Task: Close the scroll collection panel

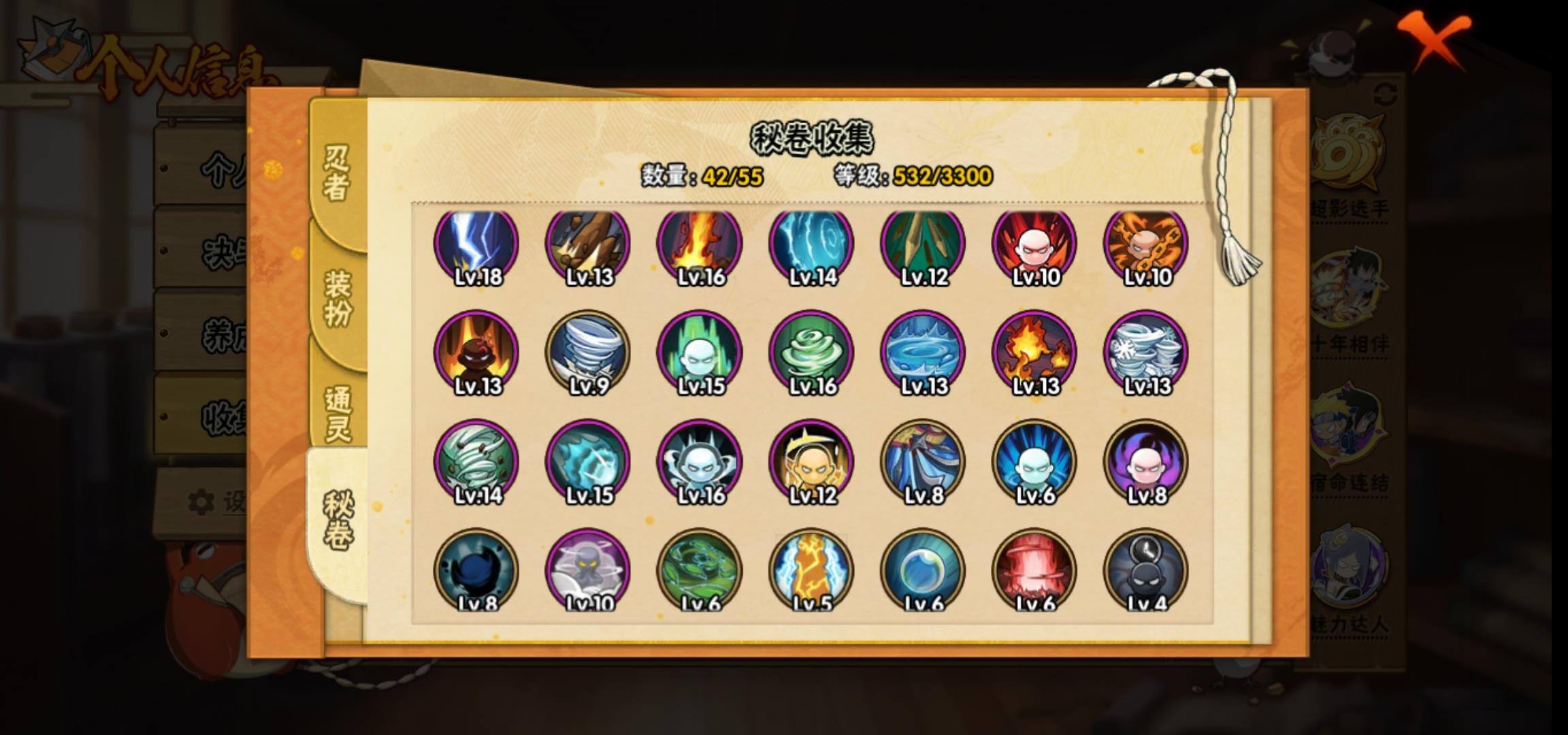Action: [1433, 39]
